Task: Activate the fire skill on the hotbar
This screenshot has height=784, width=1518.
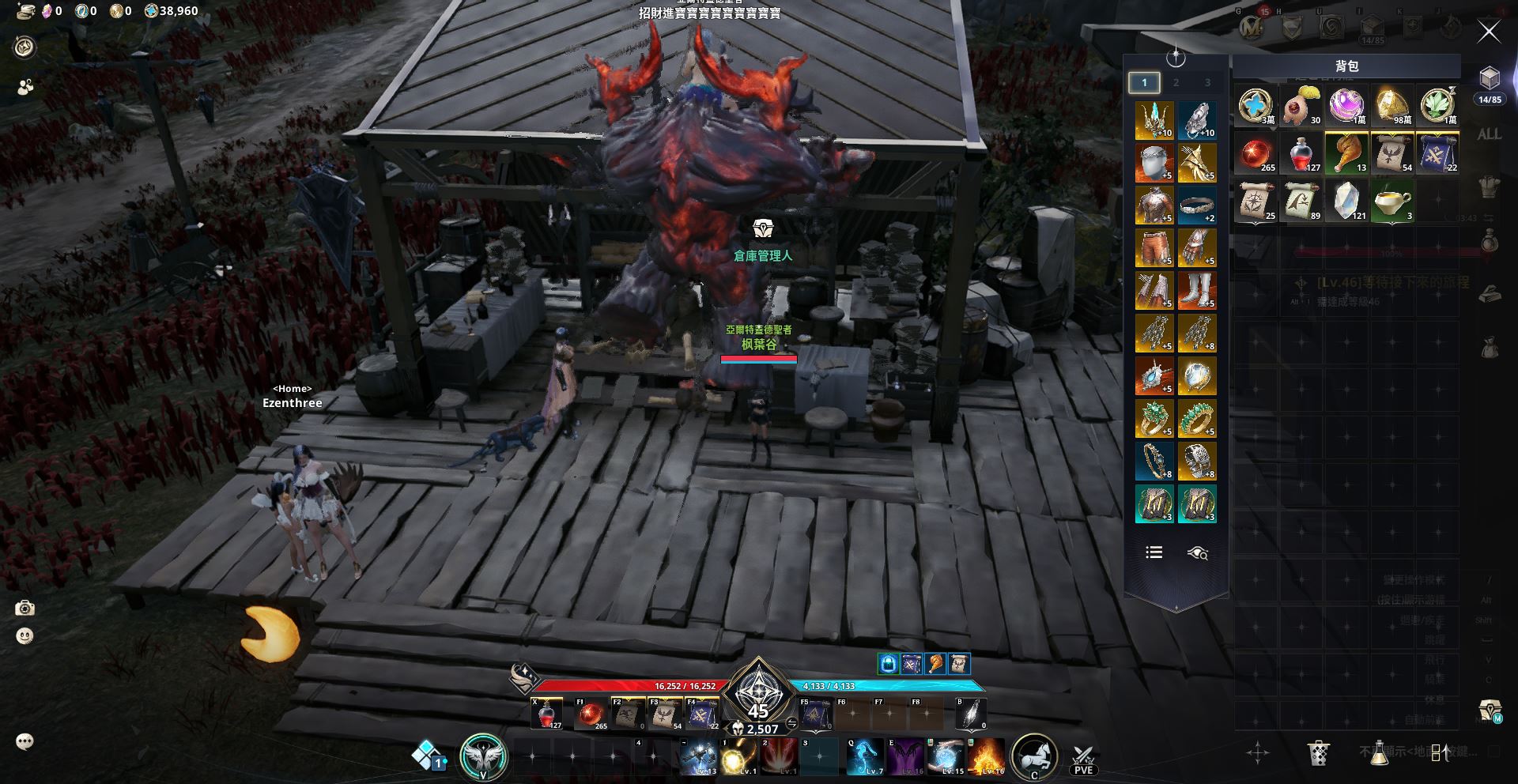Action: tap(987, 756)
